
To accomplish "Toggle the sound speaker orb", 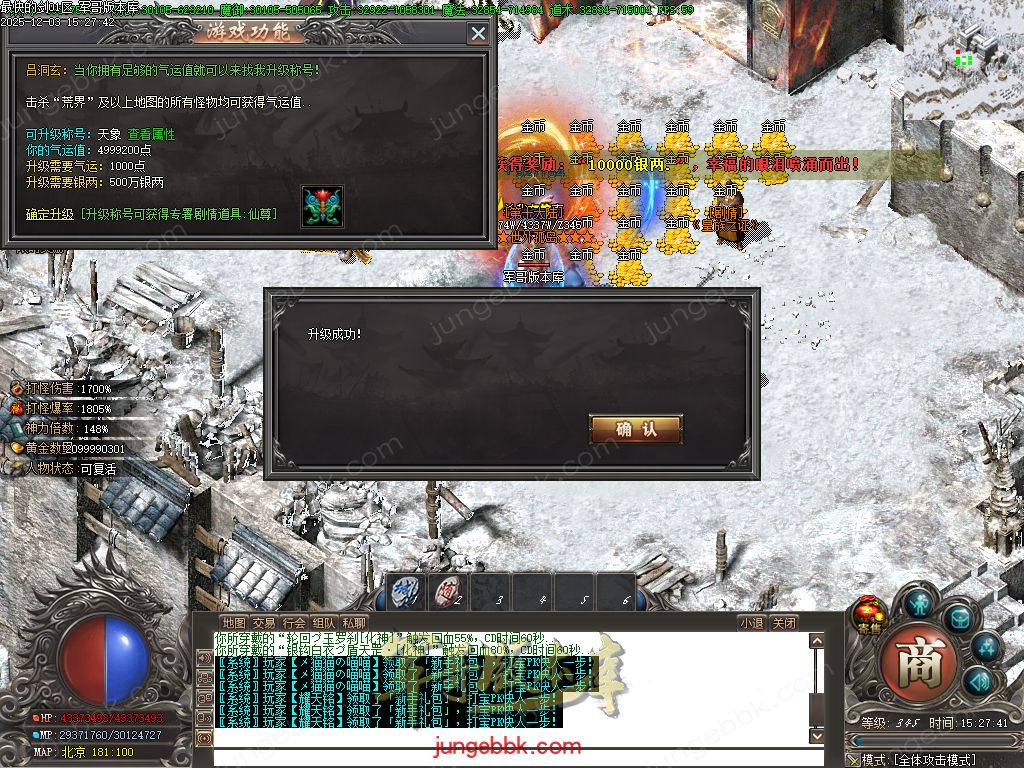I will [978, 682].
